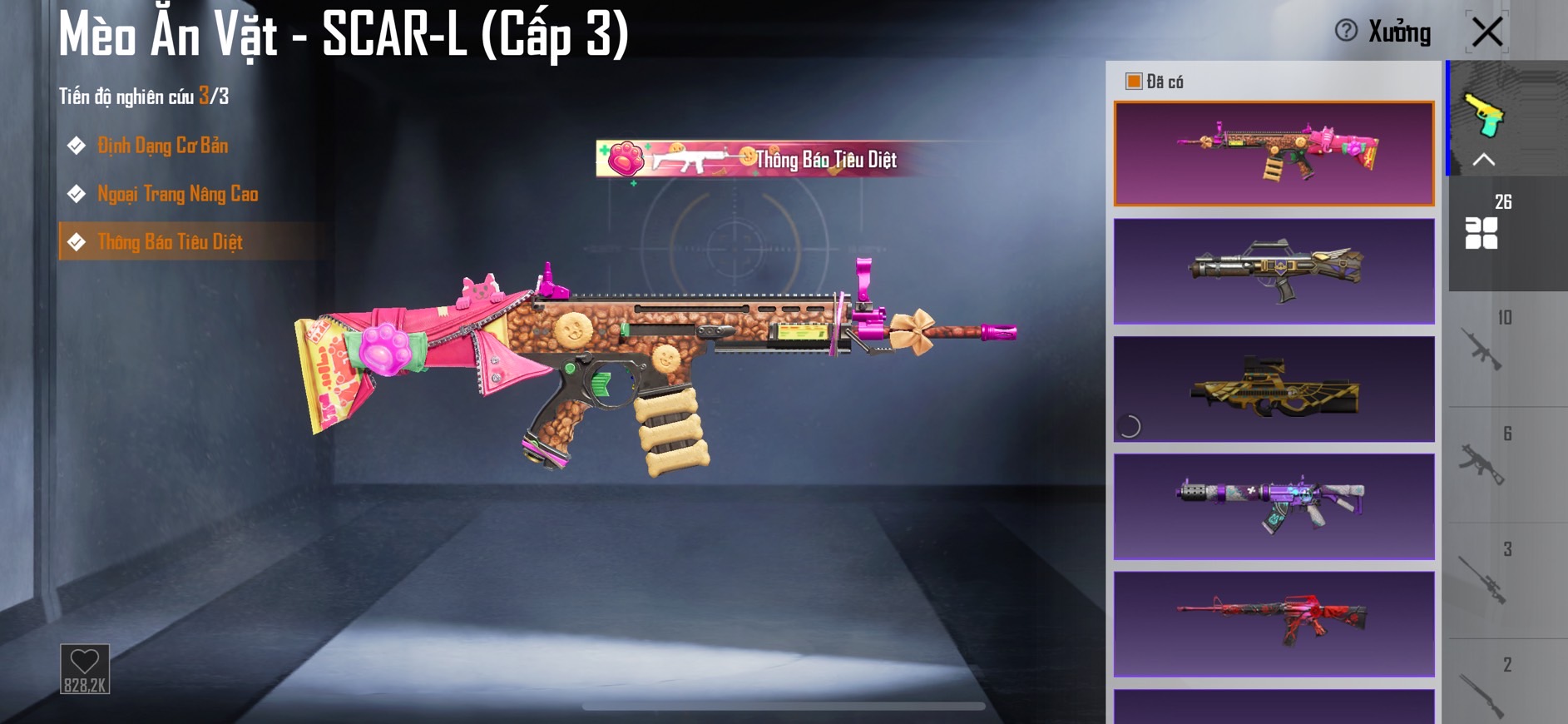Open the yellow pistol category tab
The width and height of the screenshot is (1568, 724).
(1485, 115)
